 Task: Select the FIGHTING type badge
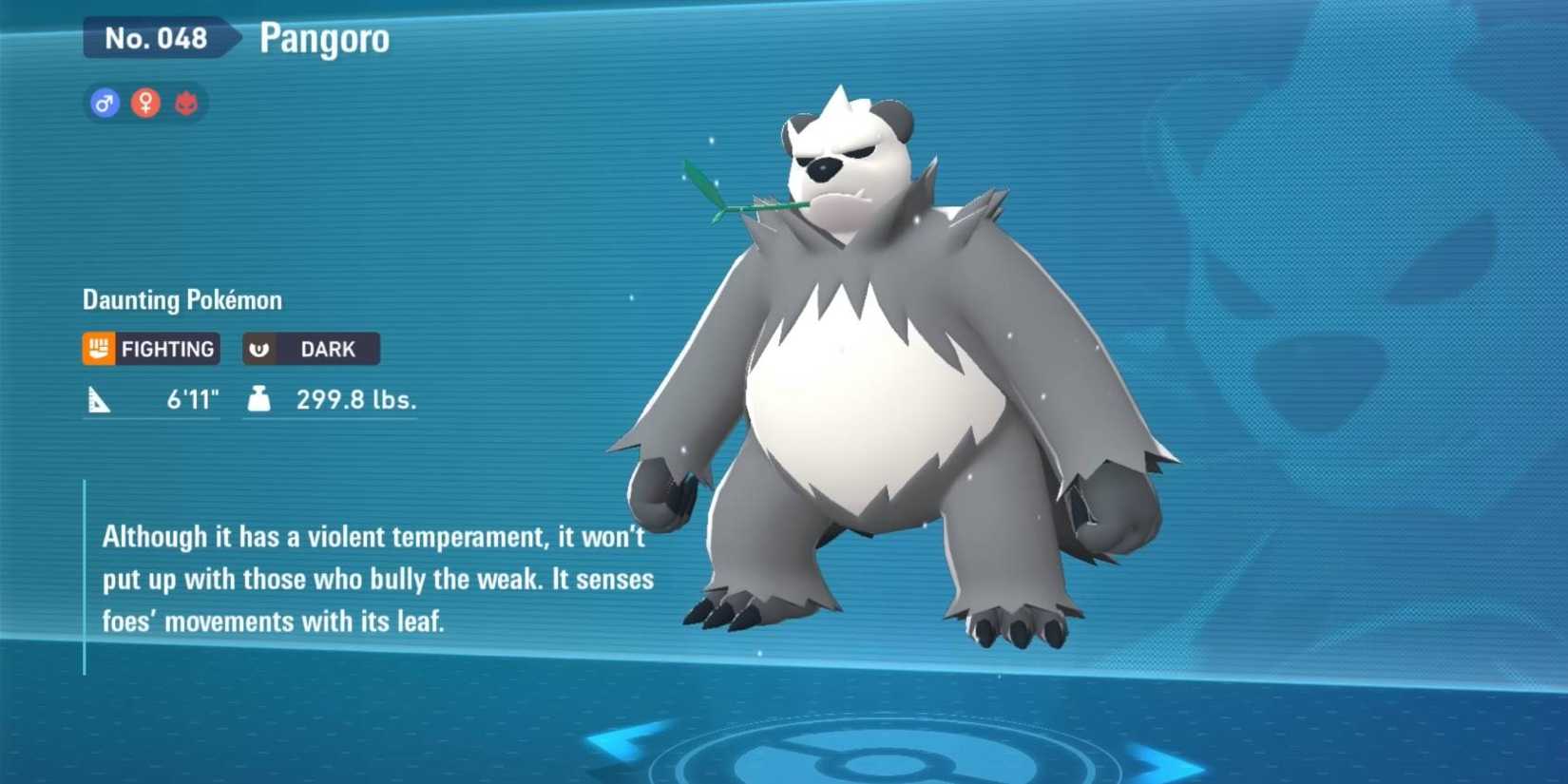point(151,349)
